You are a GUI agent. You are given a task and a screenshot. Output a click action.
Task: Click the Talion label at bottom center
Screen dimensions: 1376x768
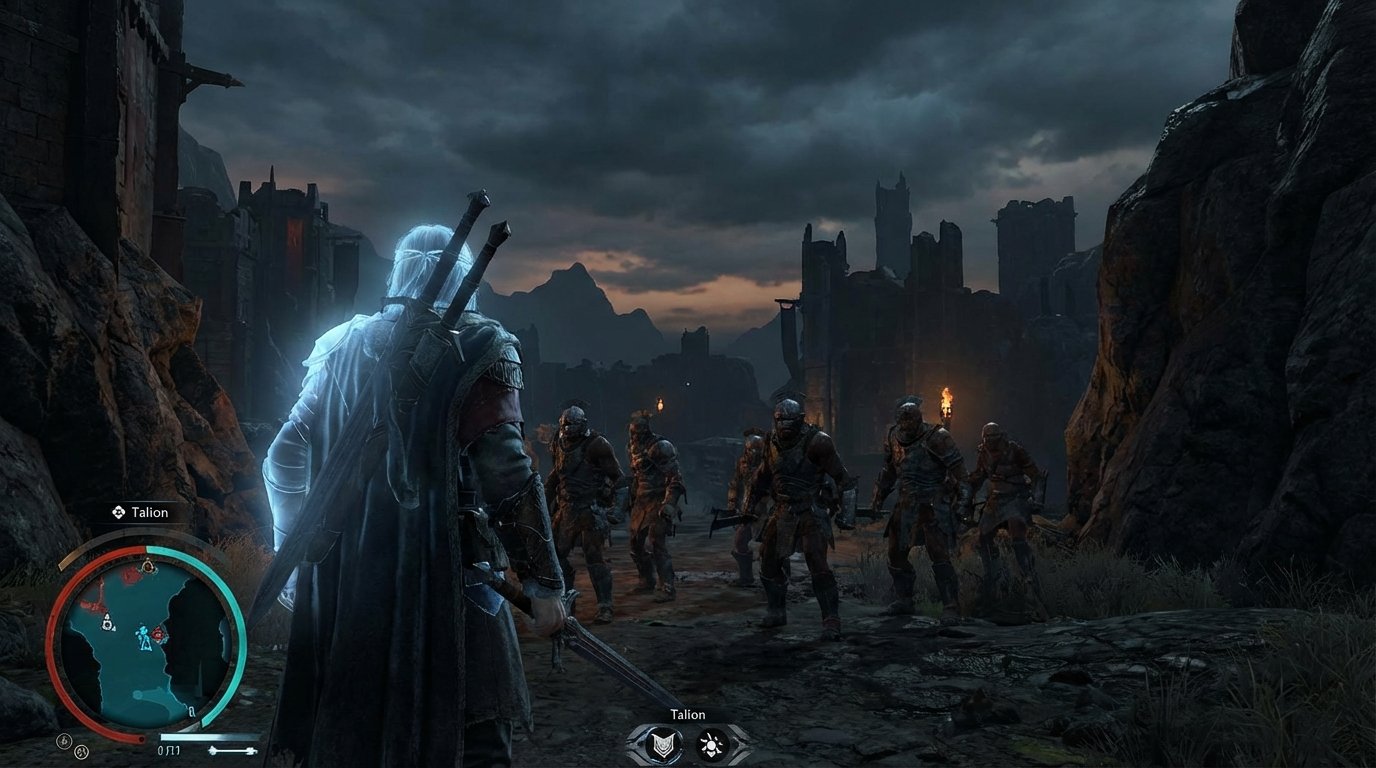688,714
